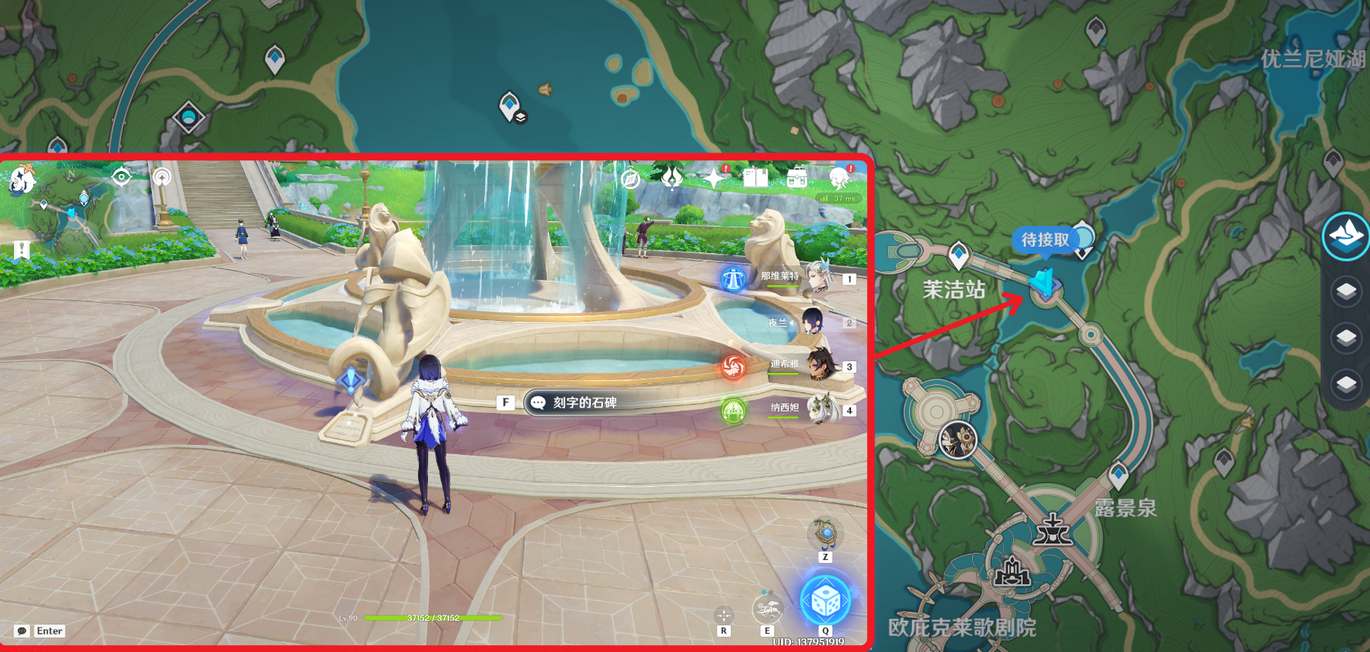Switch to party member 纳西妲

click(820, 410)
